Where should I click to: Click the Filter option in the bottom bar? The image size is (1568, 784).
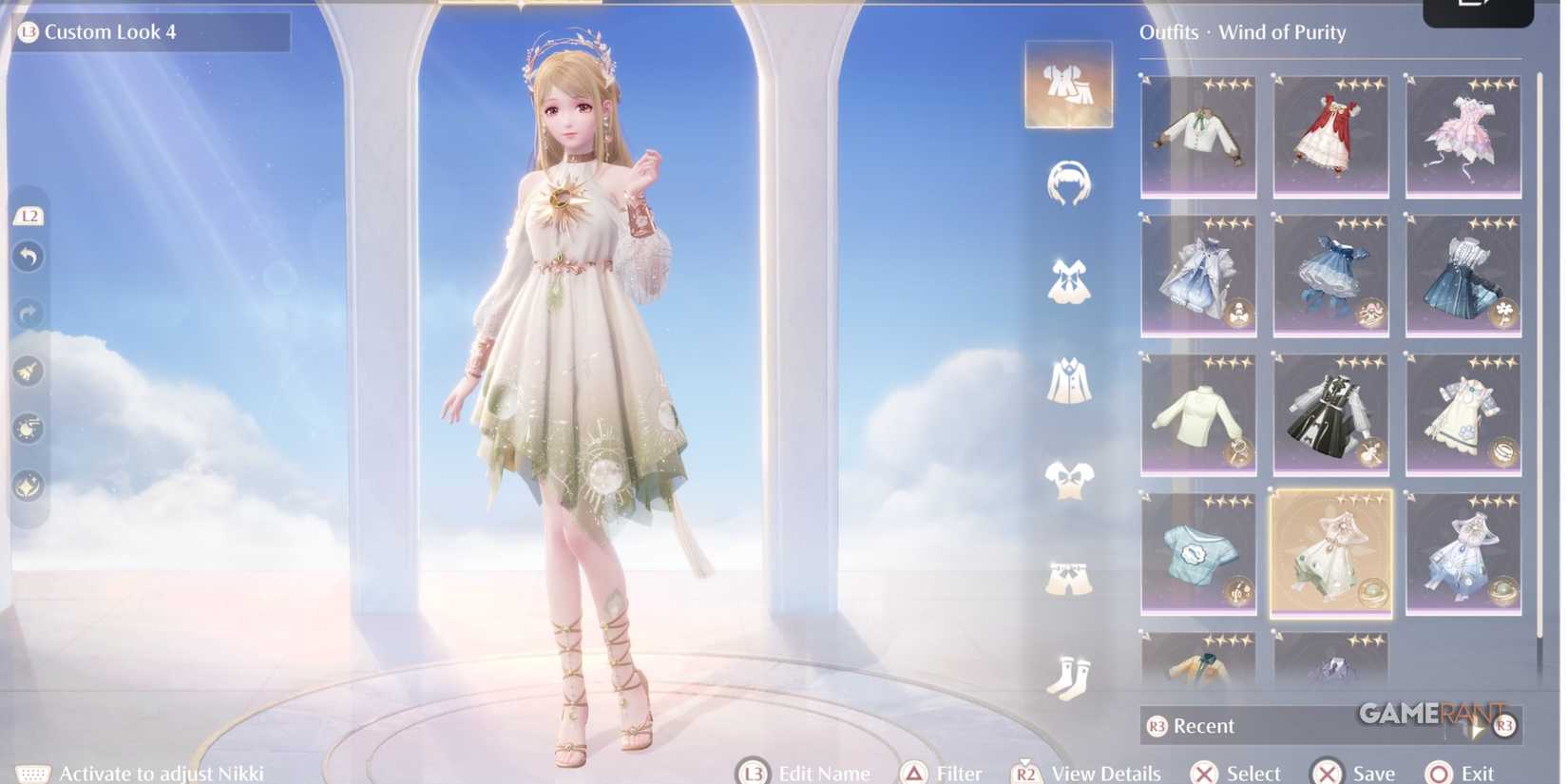[x=955, y=773]
